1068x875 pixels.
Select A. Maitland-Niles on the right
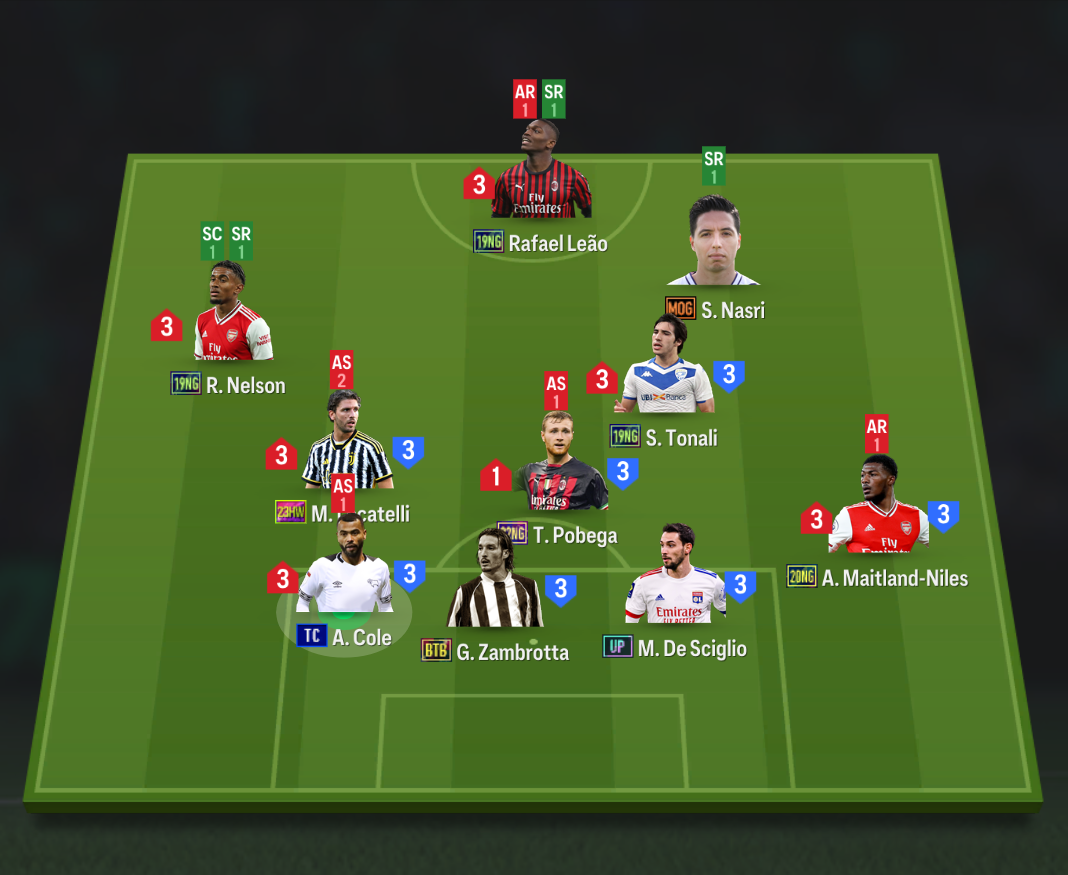[x=878, y=510]
